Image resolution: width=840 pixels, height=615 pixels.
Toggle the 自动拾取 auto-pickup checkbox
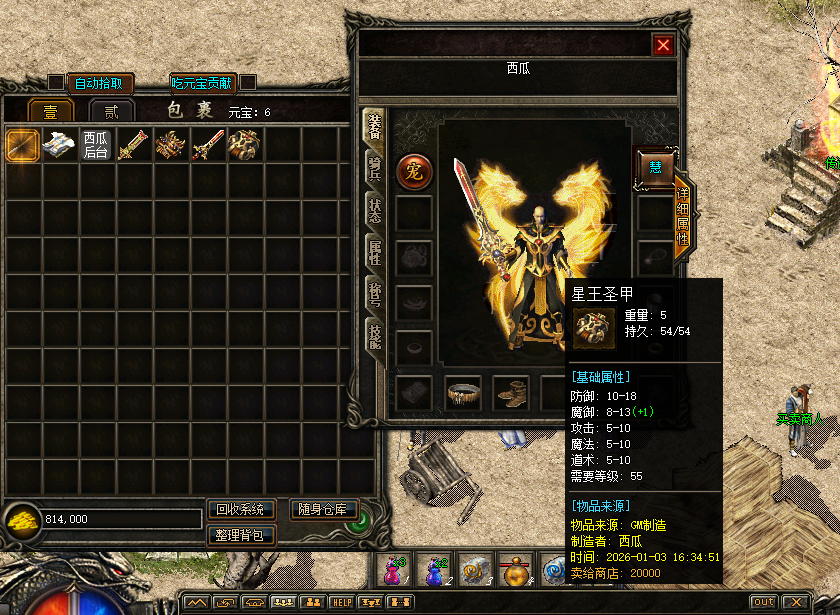(x=56, y=82)
